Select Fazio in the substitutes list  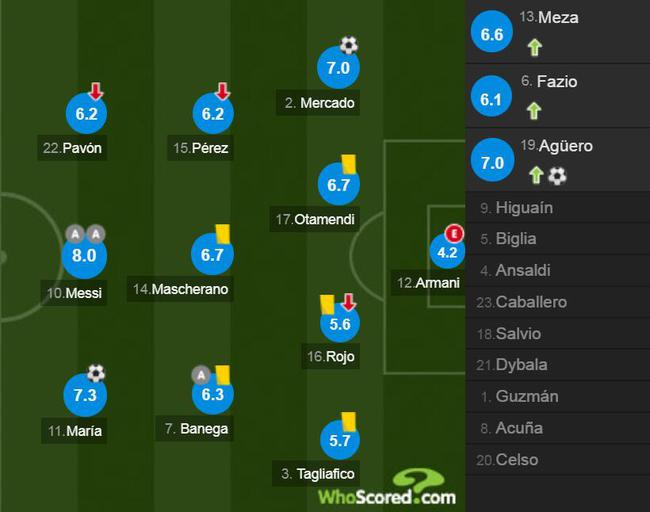557,96
